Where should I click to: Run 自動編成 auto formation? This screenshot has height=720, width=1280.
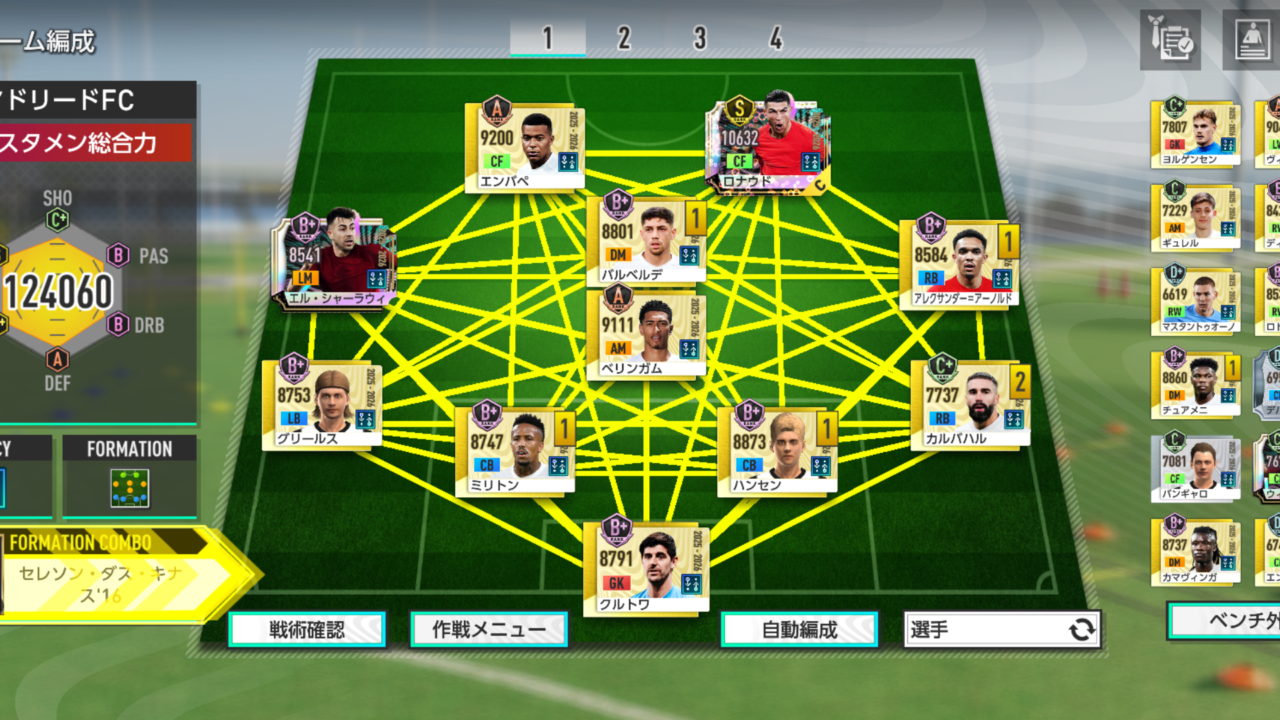click(799, 630)
